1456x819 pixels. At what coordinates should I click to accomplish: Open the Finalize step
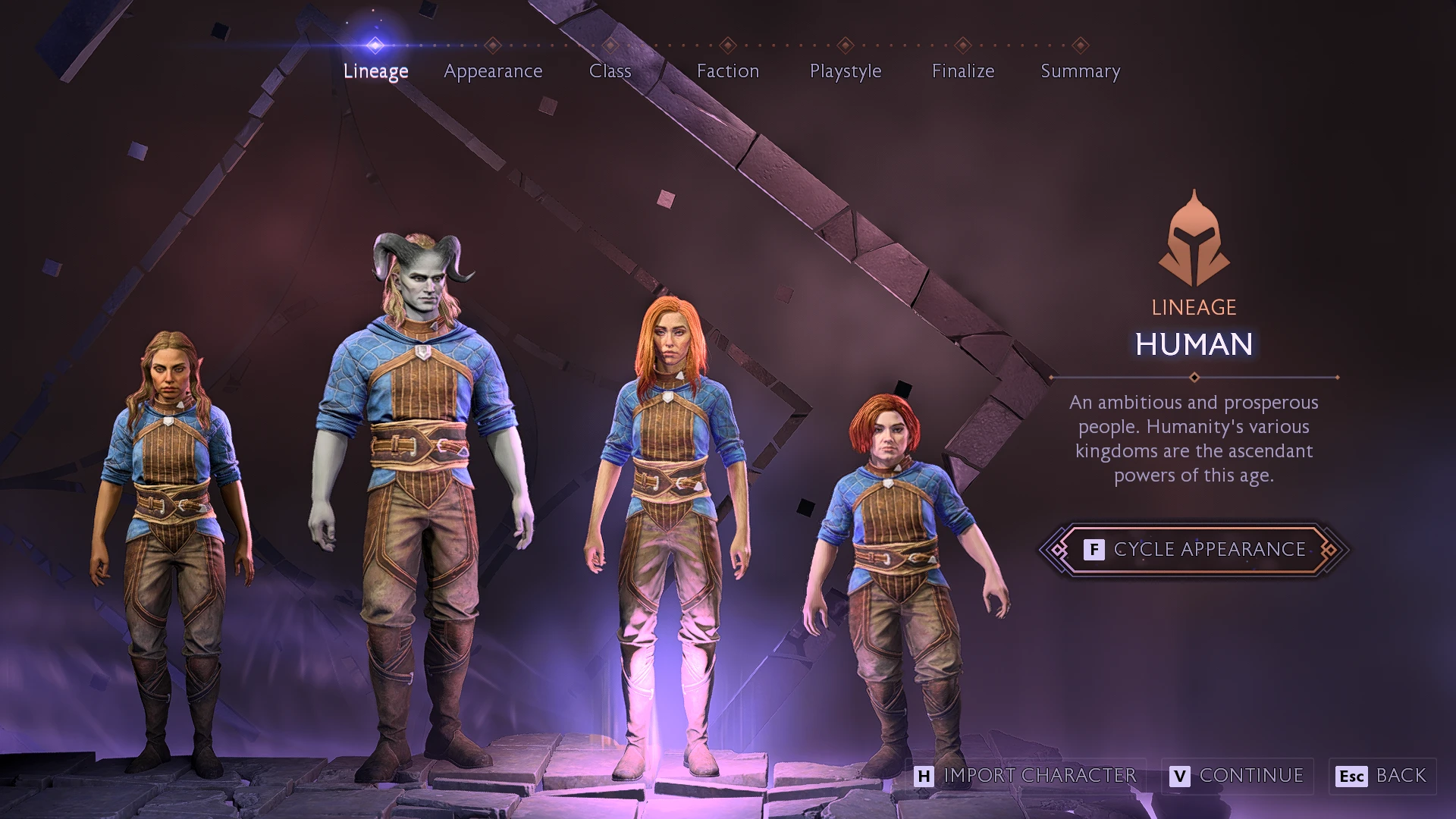point(962,71)
